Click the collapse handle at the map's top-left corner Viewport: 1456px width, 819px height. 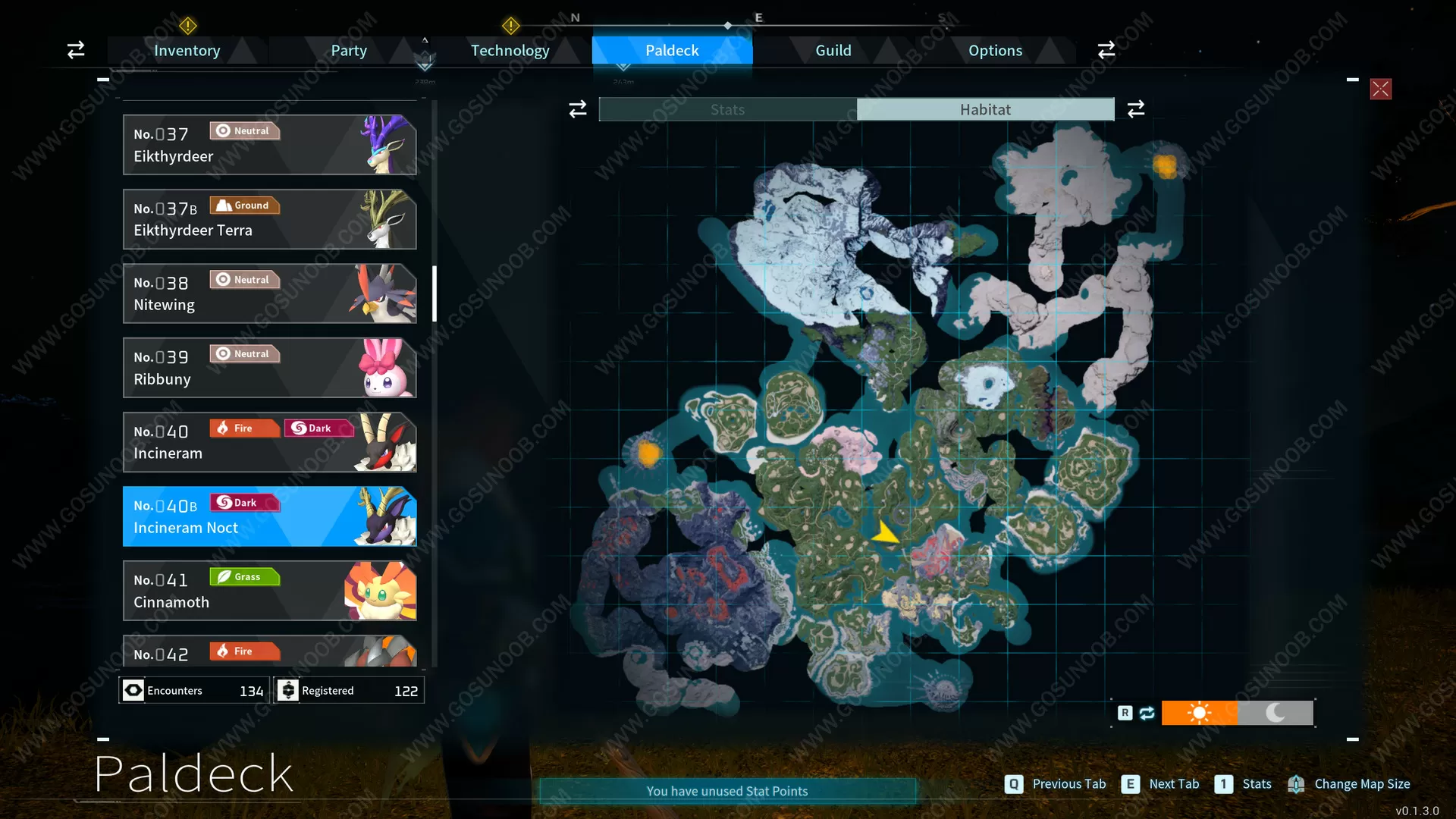(103, 79)
